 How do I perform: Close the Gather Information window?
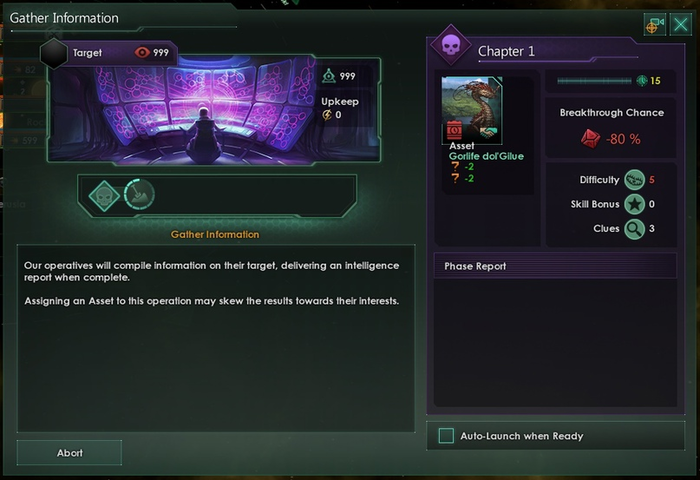[680, 26]
